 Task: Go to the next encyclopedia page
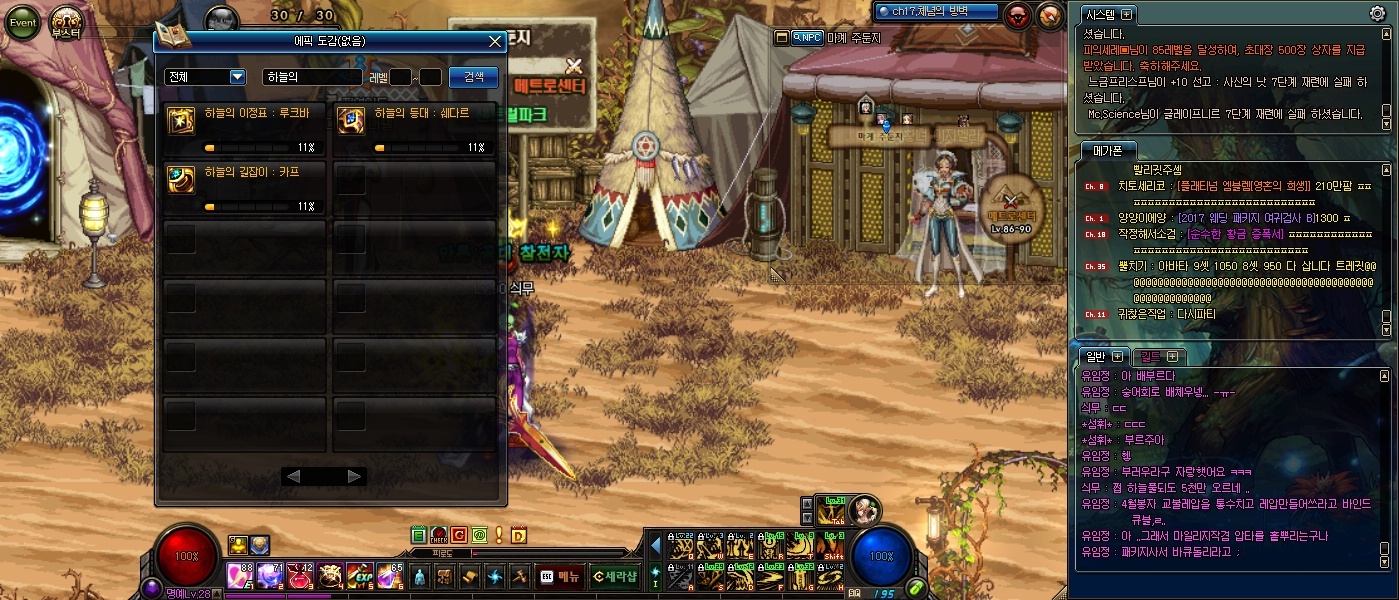click(354, 477)
